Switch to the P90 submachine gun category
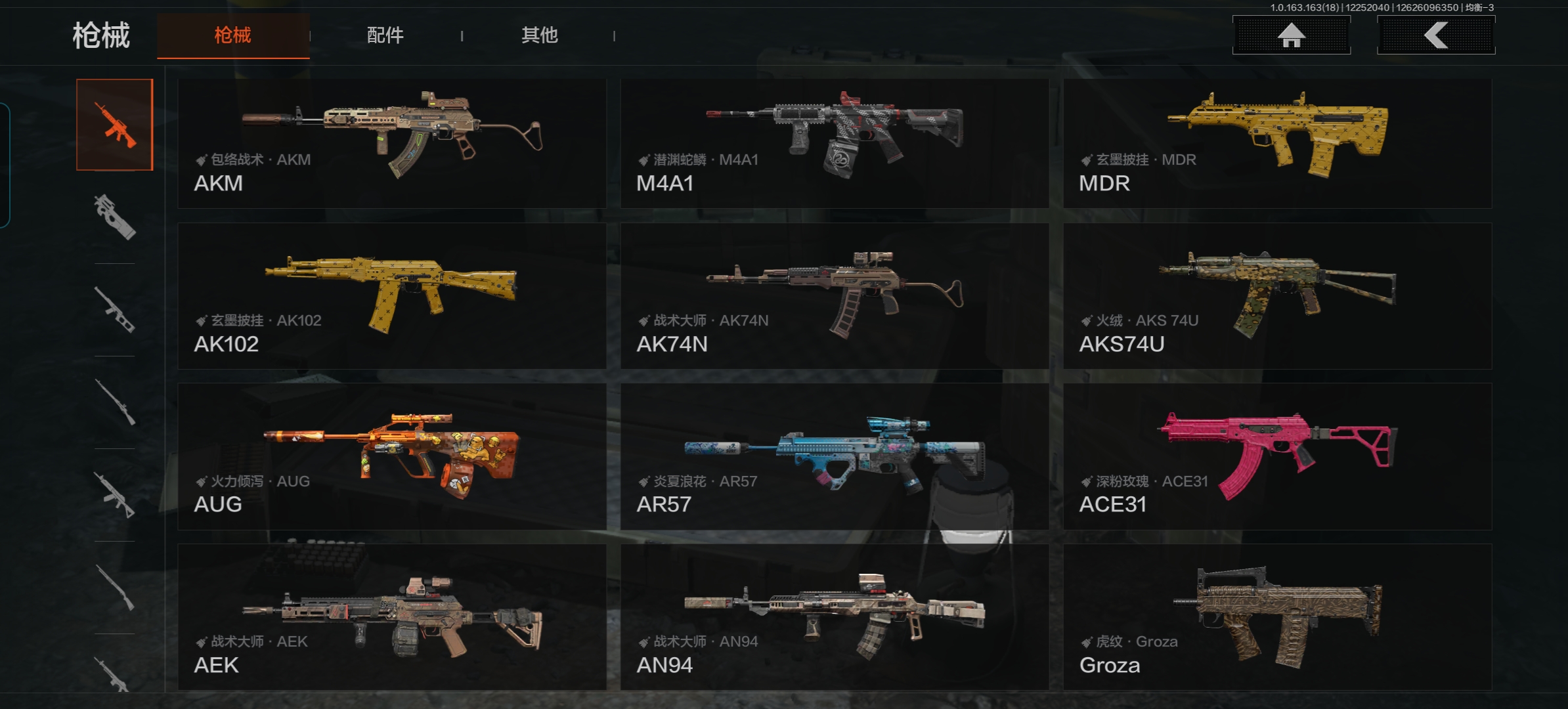This screenshot has height=709, width=1568. click(x=115, y=217)
